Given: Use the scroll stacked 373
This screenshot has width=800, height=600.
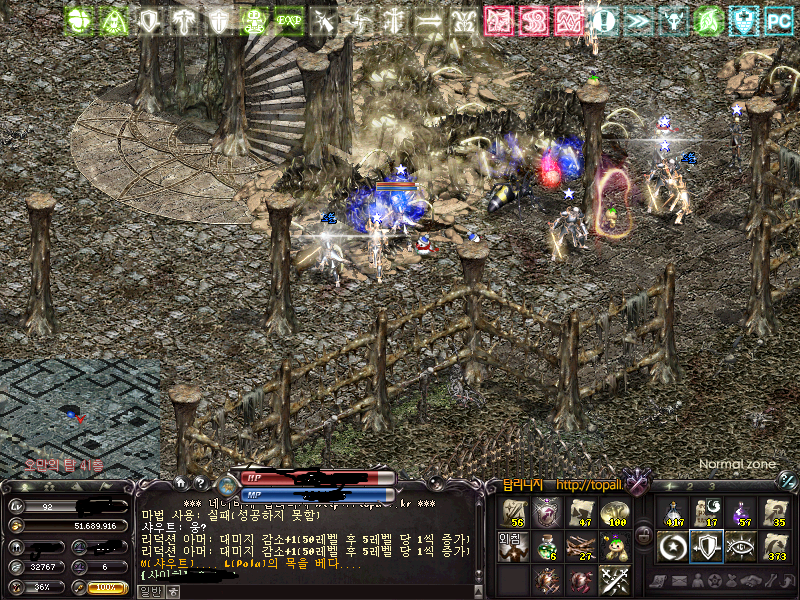Looking at the screenshot, I should tap(773, 546).
